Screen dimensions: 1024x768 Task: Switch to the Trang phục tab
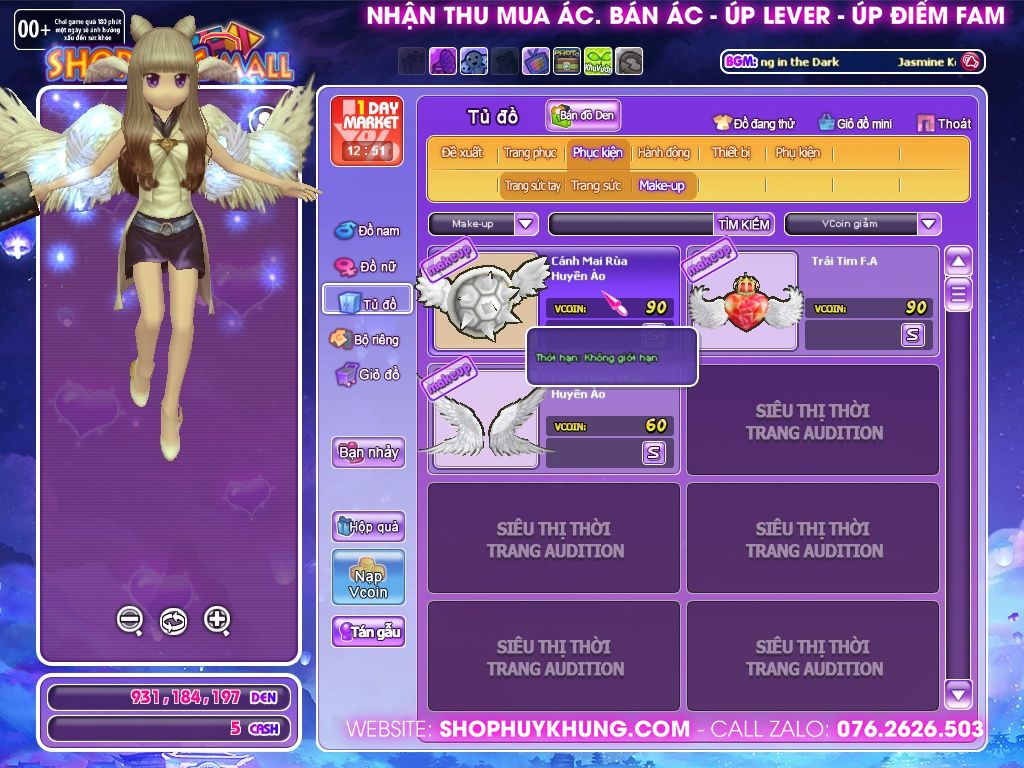tap(530, 153)
